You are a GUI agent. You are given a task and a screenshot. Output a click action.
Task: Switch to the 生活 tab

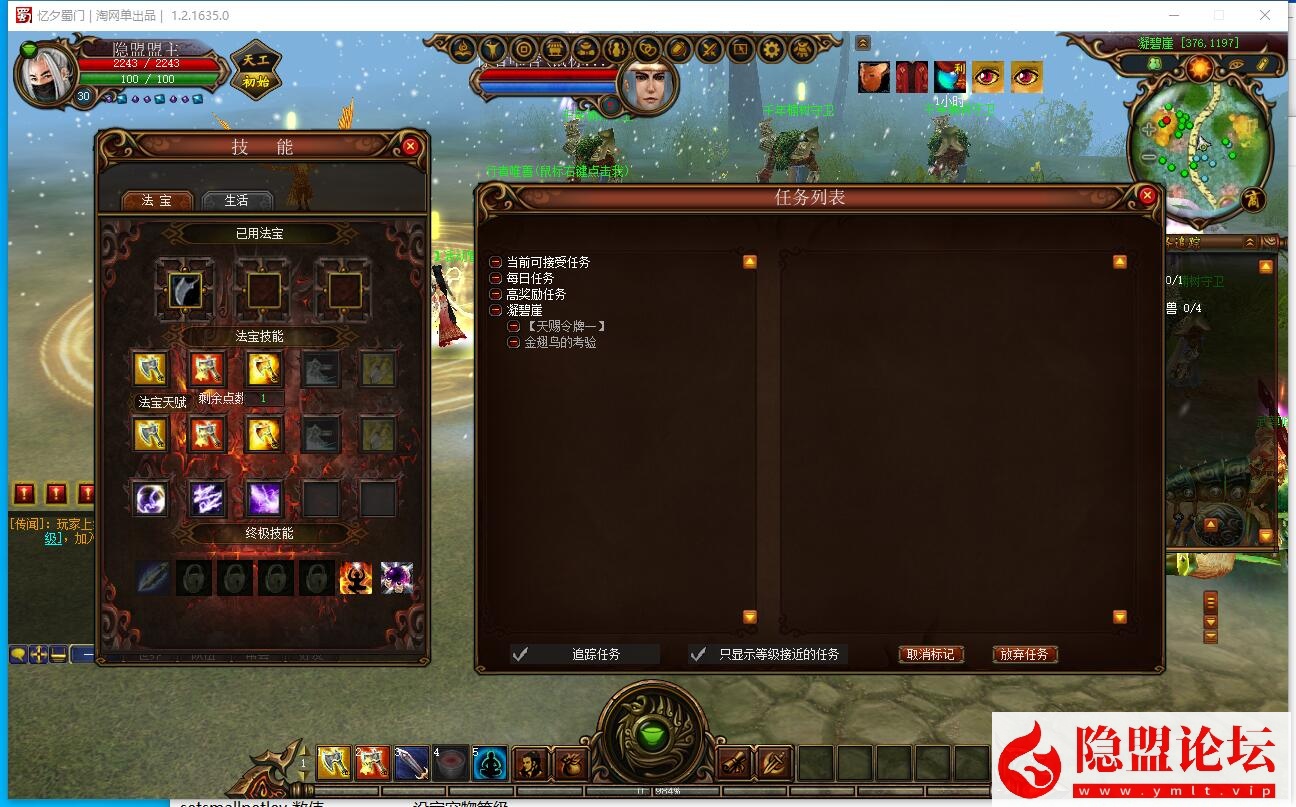click(237, 200)
